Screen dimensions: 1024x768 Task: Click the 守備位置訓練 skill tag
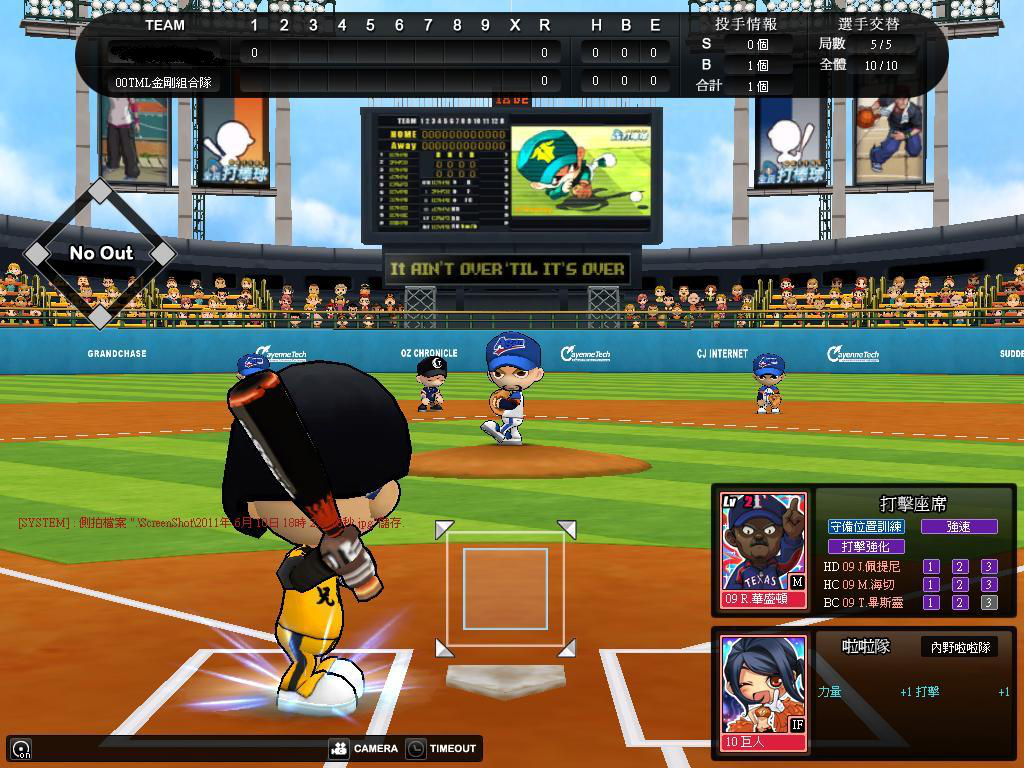click(866, 526)
